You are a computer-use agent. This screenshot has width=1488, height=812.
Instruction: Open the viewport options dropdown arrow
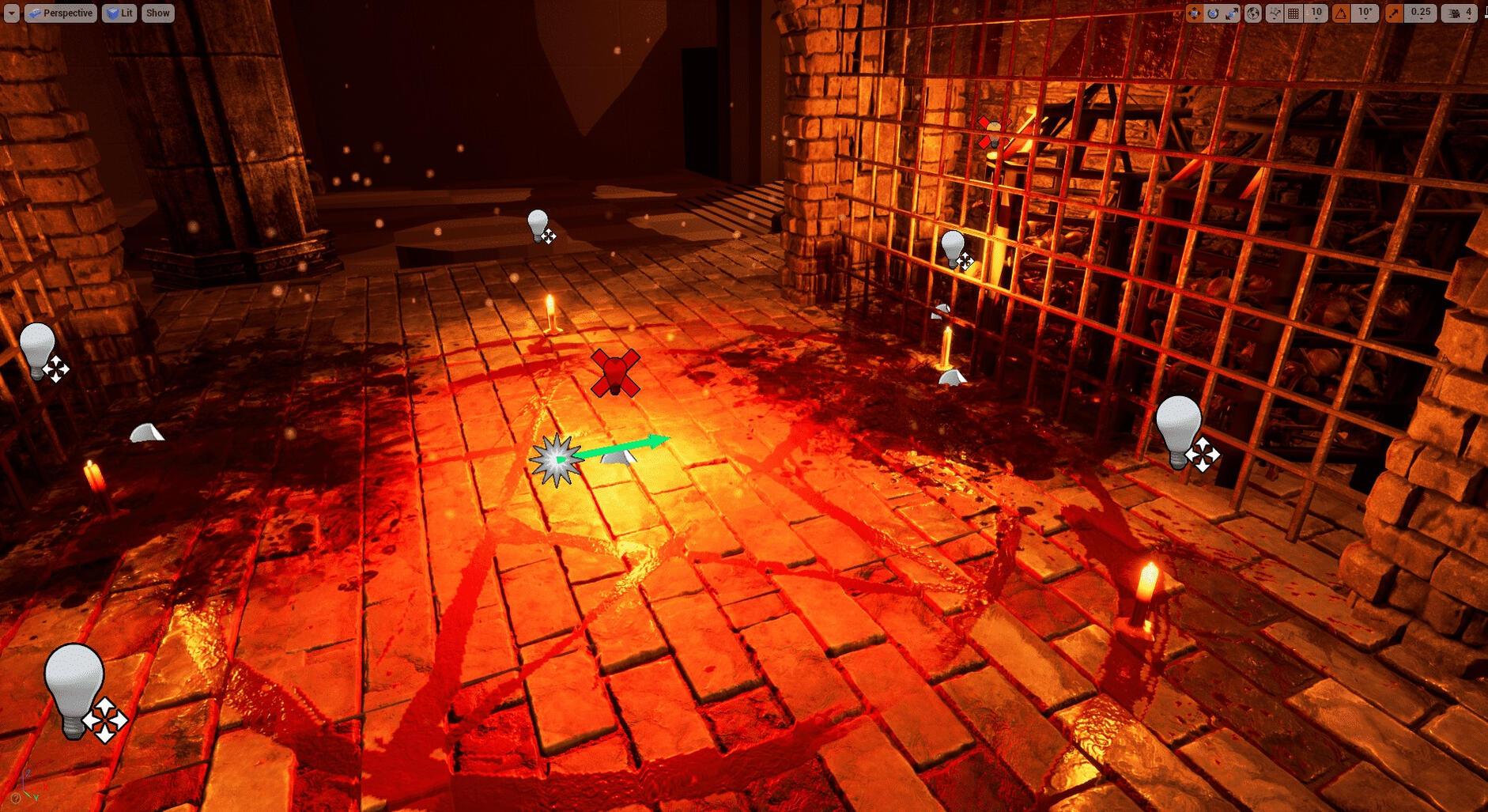(11, 13)
